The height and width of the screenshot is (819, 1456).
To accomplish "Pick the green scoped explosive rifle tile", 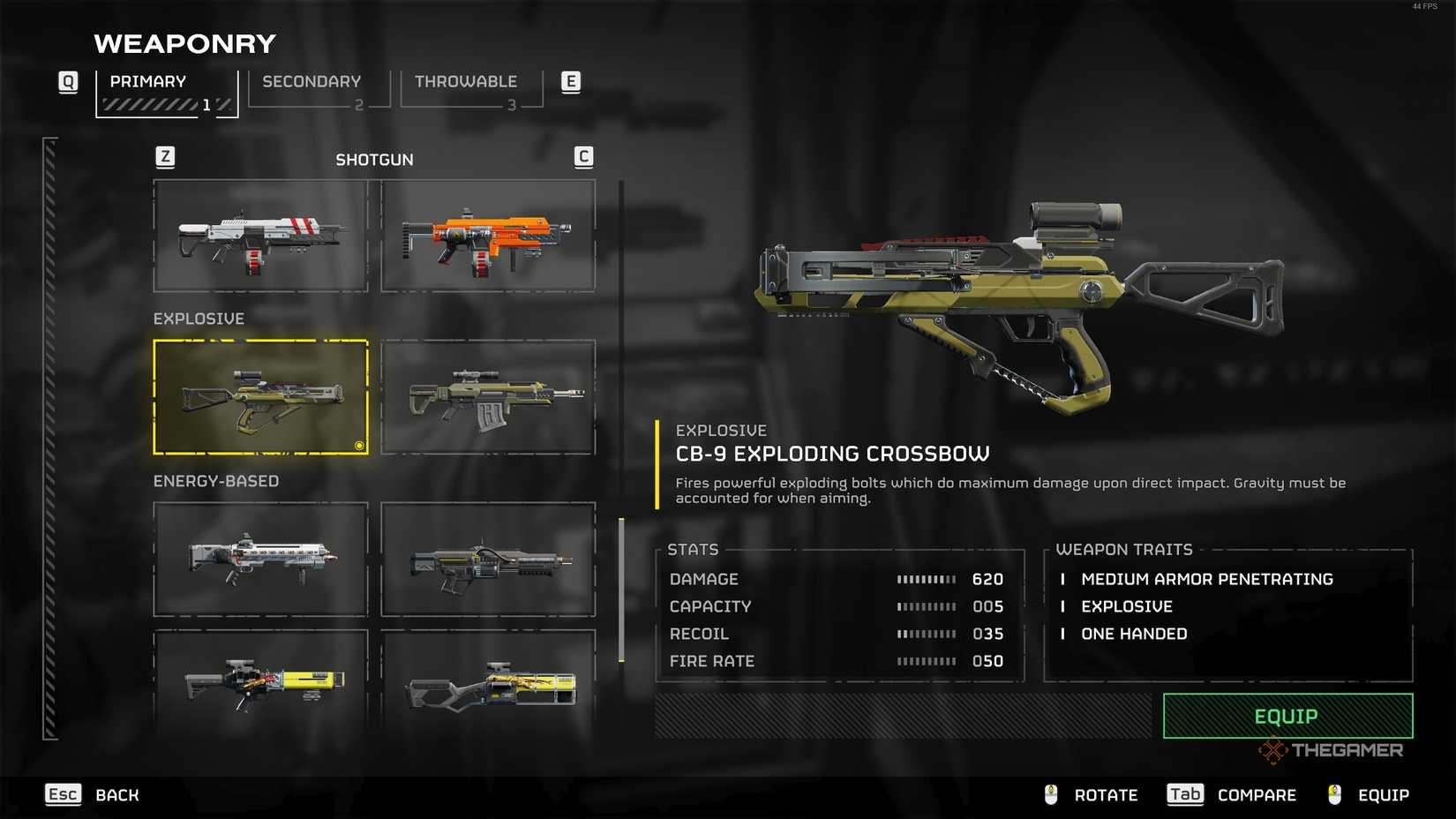I will pyautogui.click(x=488, y=397).
